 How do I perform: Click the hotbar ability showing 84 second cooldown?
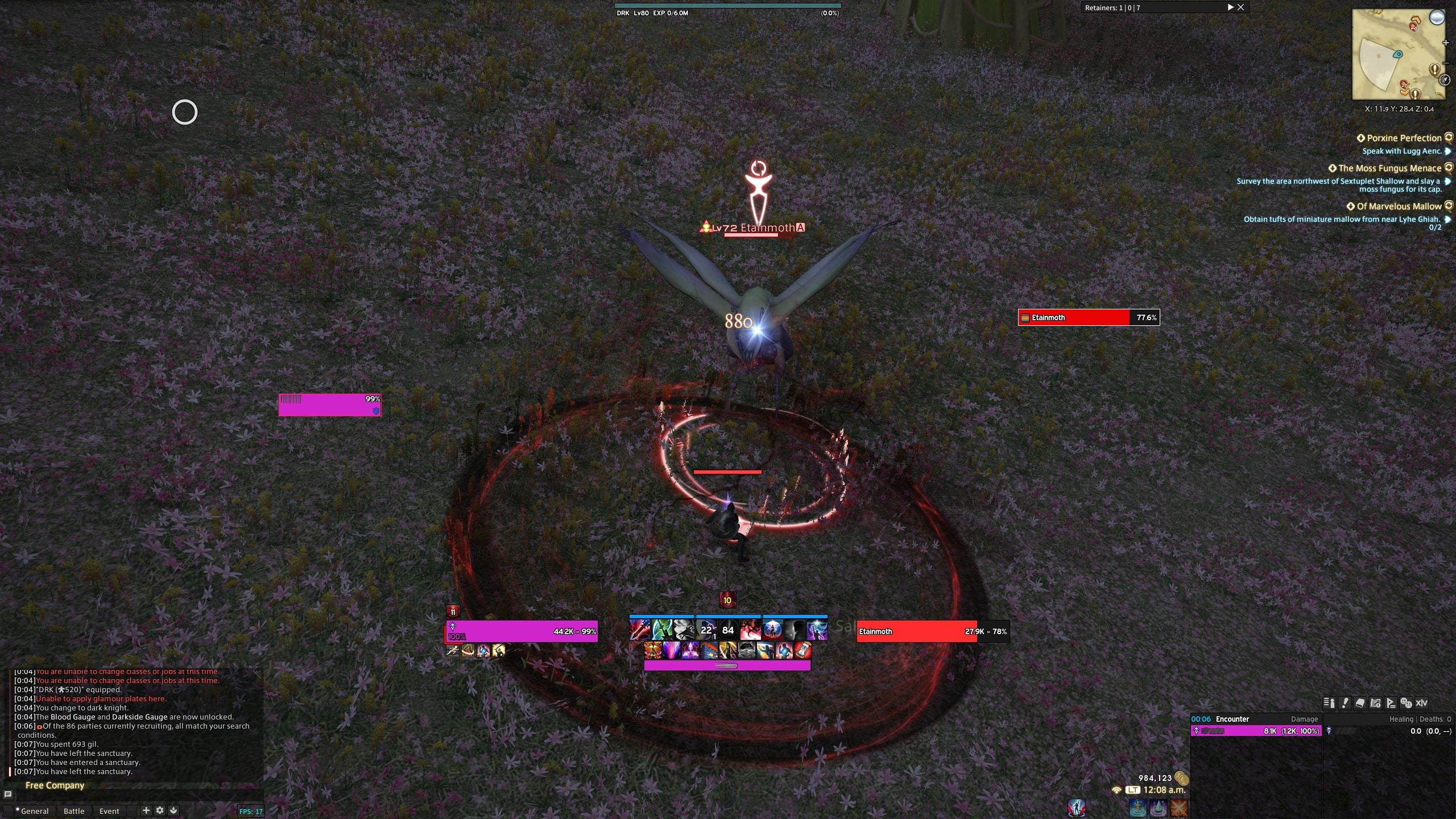[x=727, y=630]
